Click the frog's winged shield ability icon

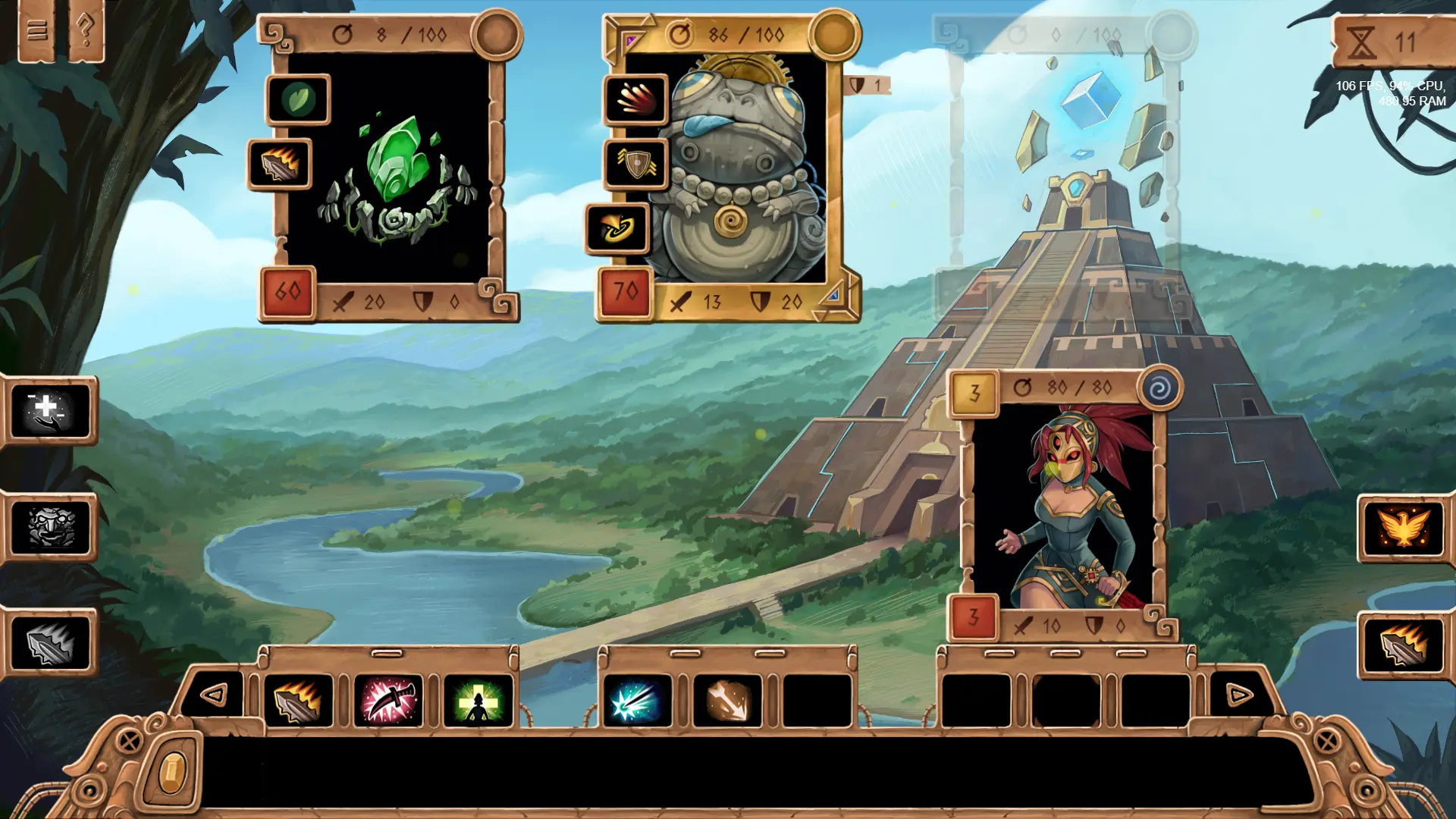[636, 163]
